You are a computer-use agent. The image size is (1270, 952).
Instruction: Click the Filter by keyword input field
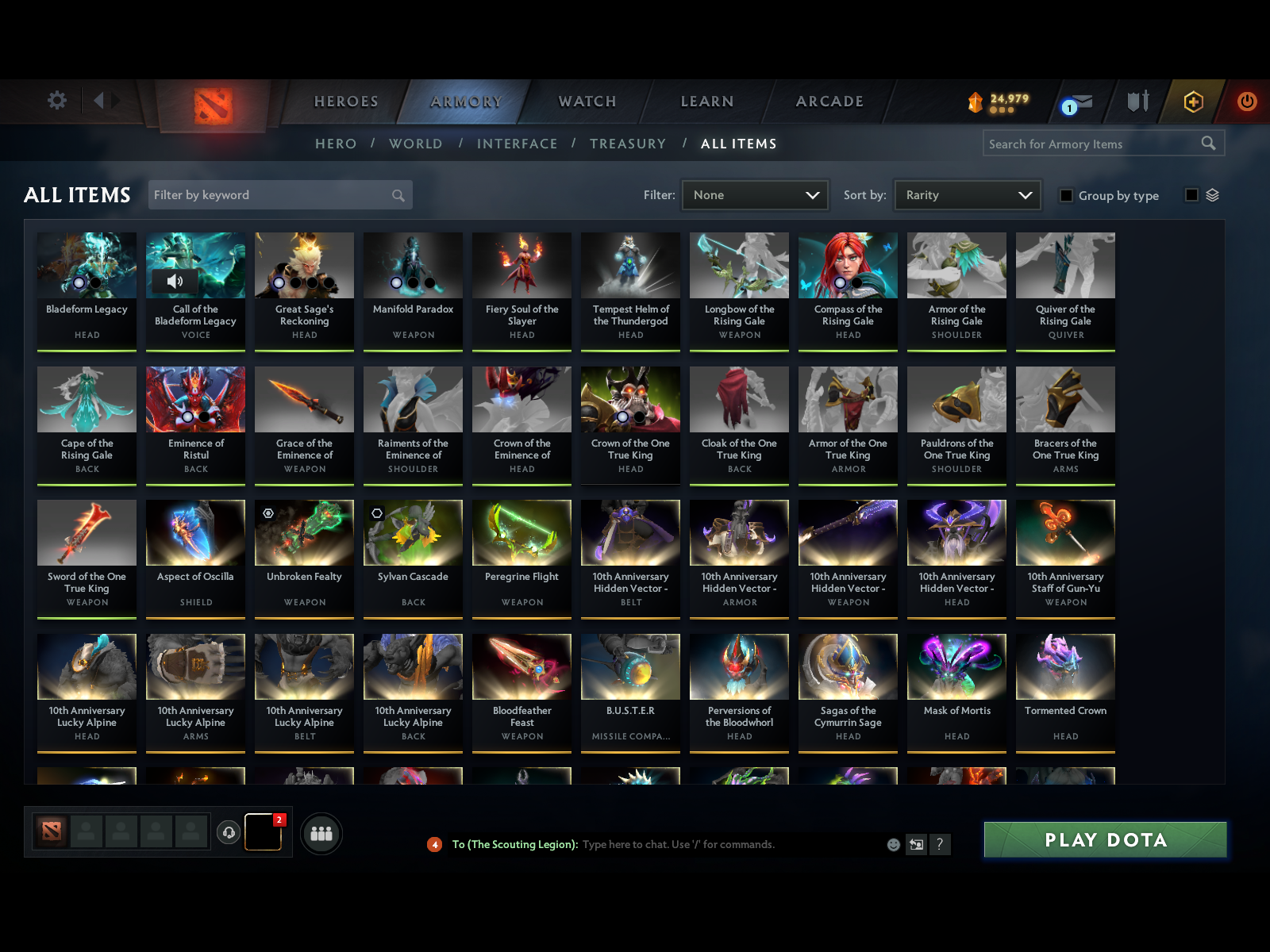270,194
